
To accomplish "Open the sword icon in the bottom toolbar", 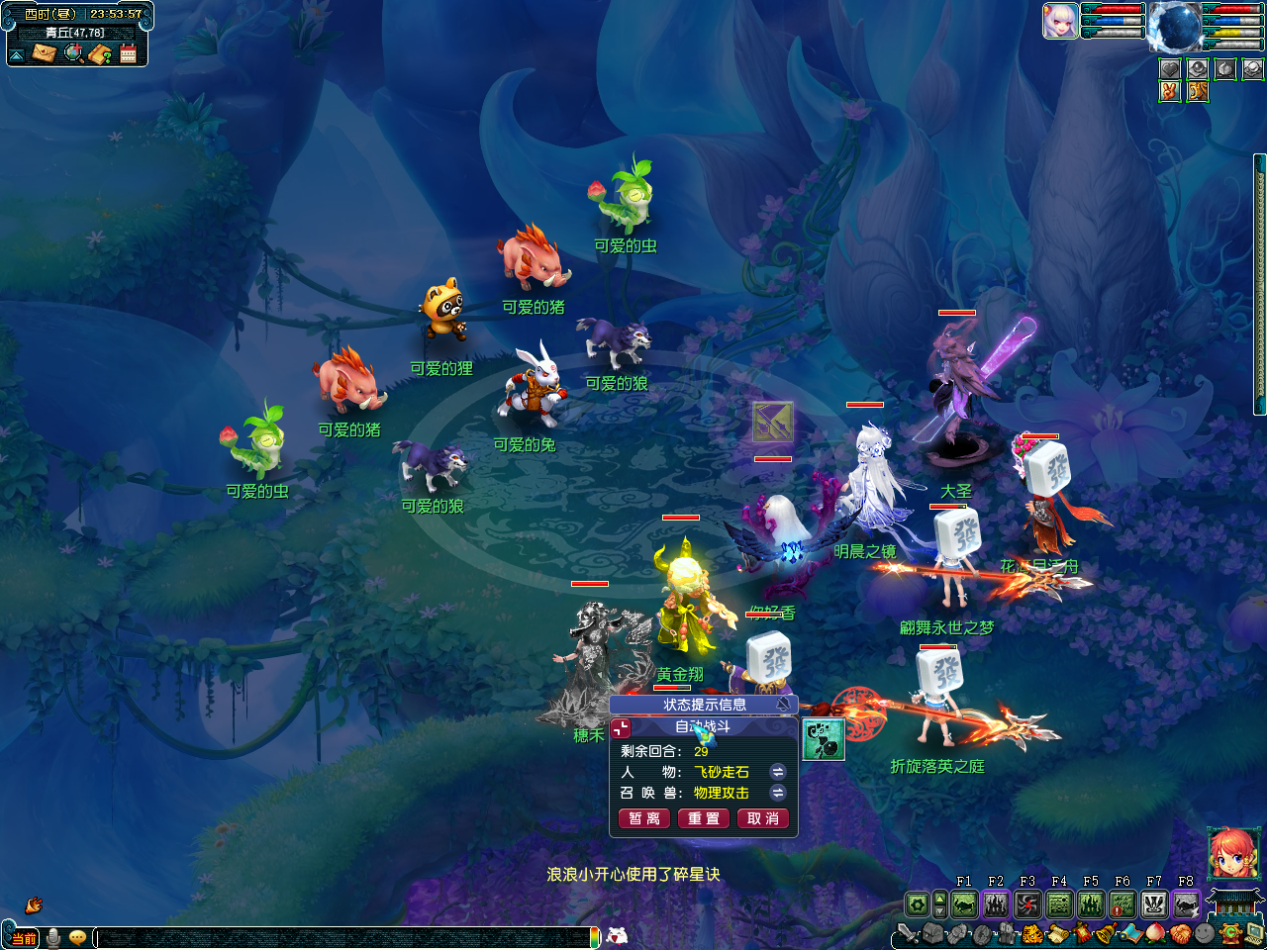I will (x=906, y=935).
